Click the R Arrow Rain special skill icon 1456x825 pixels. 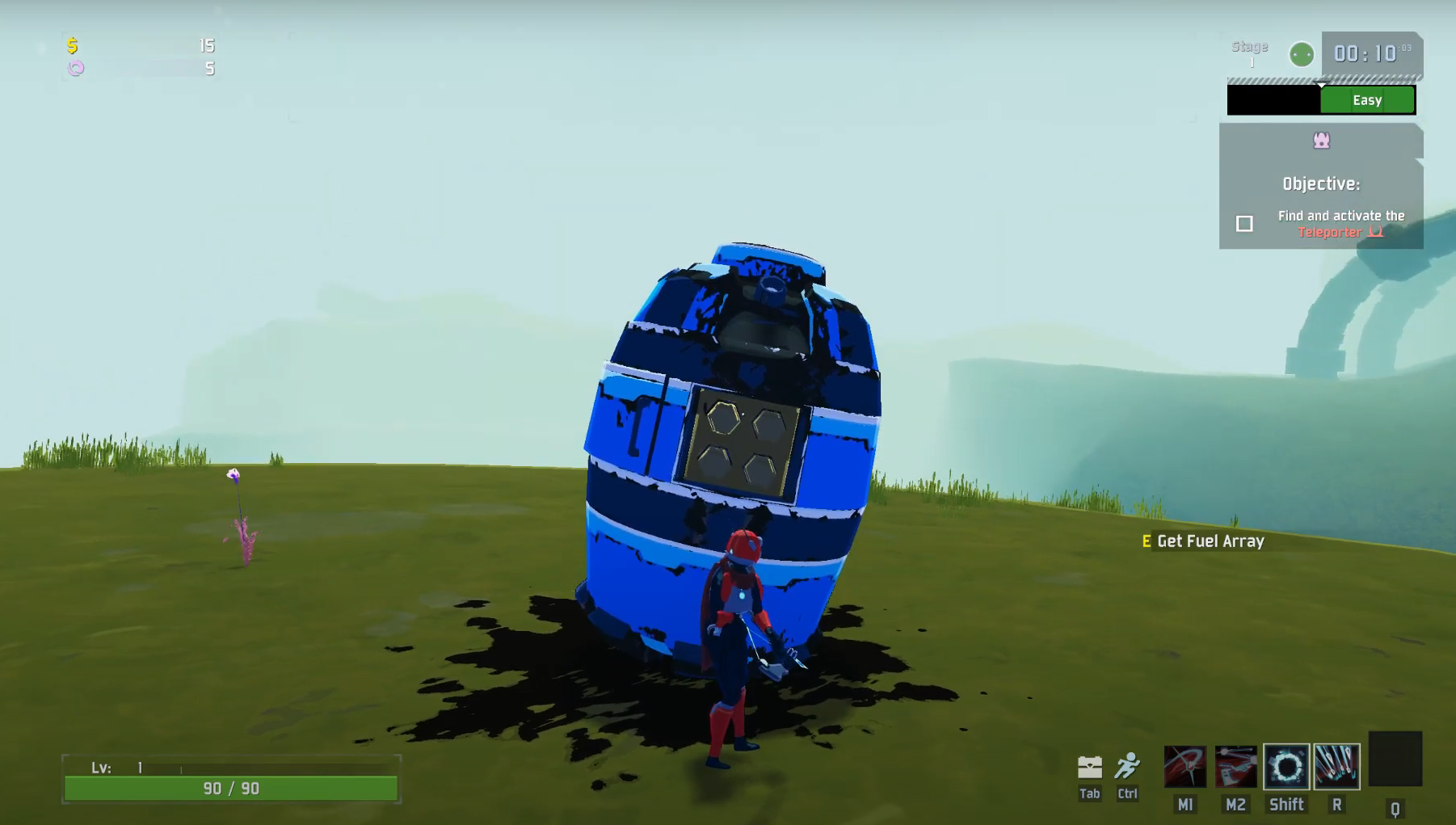(1337, 766)
